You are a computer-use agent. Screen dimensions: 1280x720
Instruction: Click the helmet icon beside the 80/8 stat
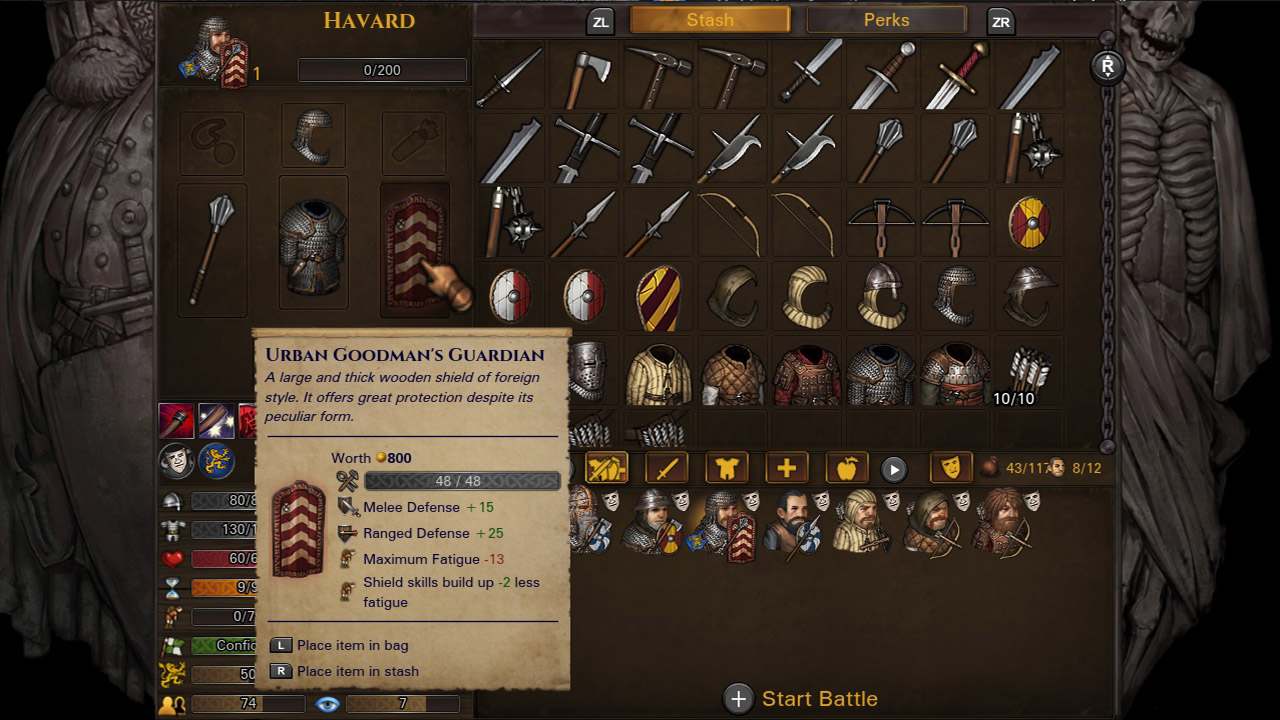172,500
